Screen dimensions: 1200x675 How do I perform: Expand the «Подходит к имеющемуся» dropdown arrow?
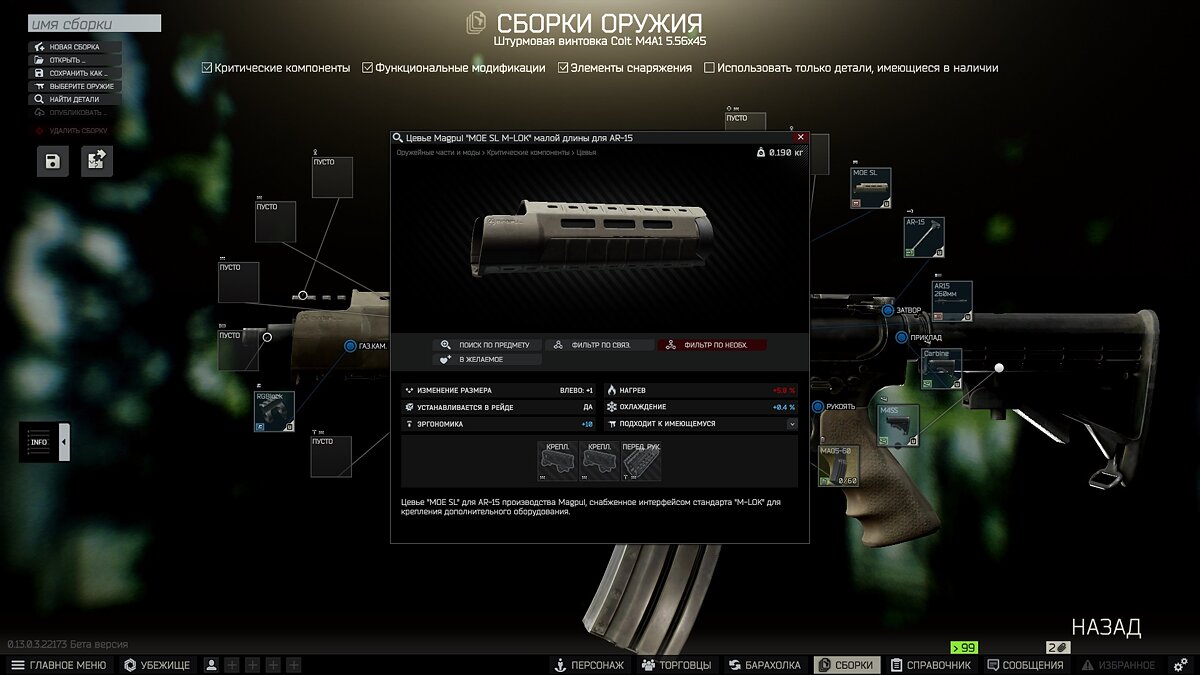pos(792,424)
